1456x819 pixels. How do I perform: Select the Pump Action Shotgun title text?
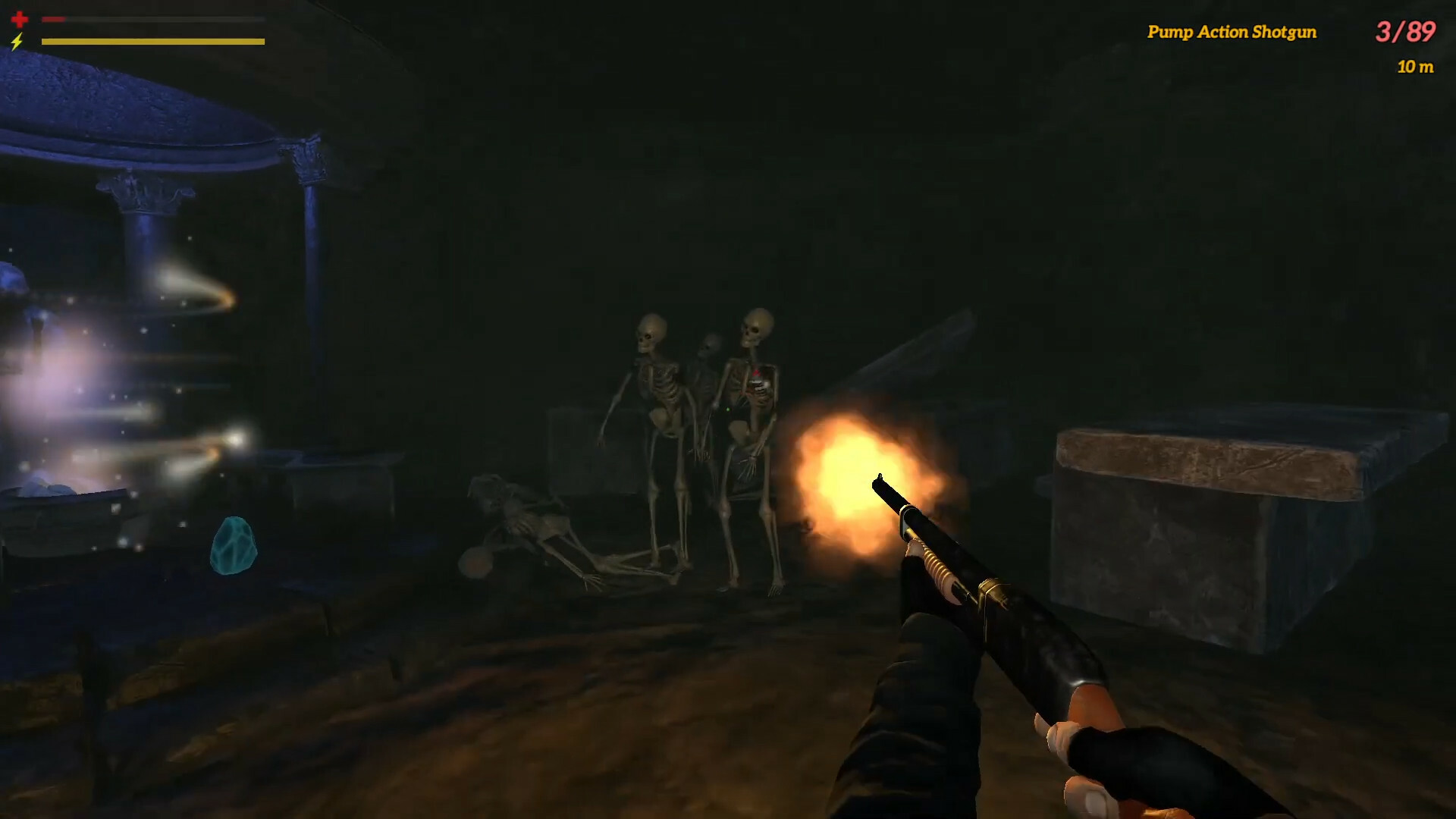(x=1232, y=33)
